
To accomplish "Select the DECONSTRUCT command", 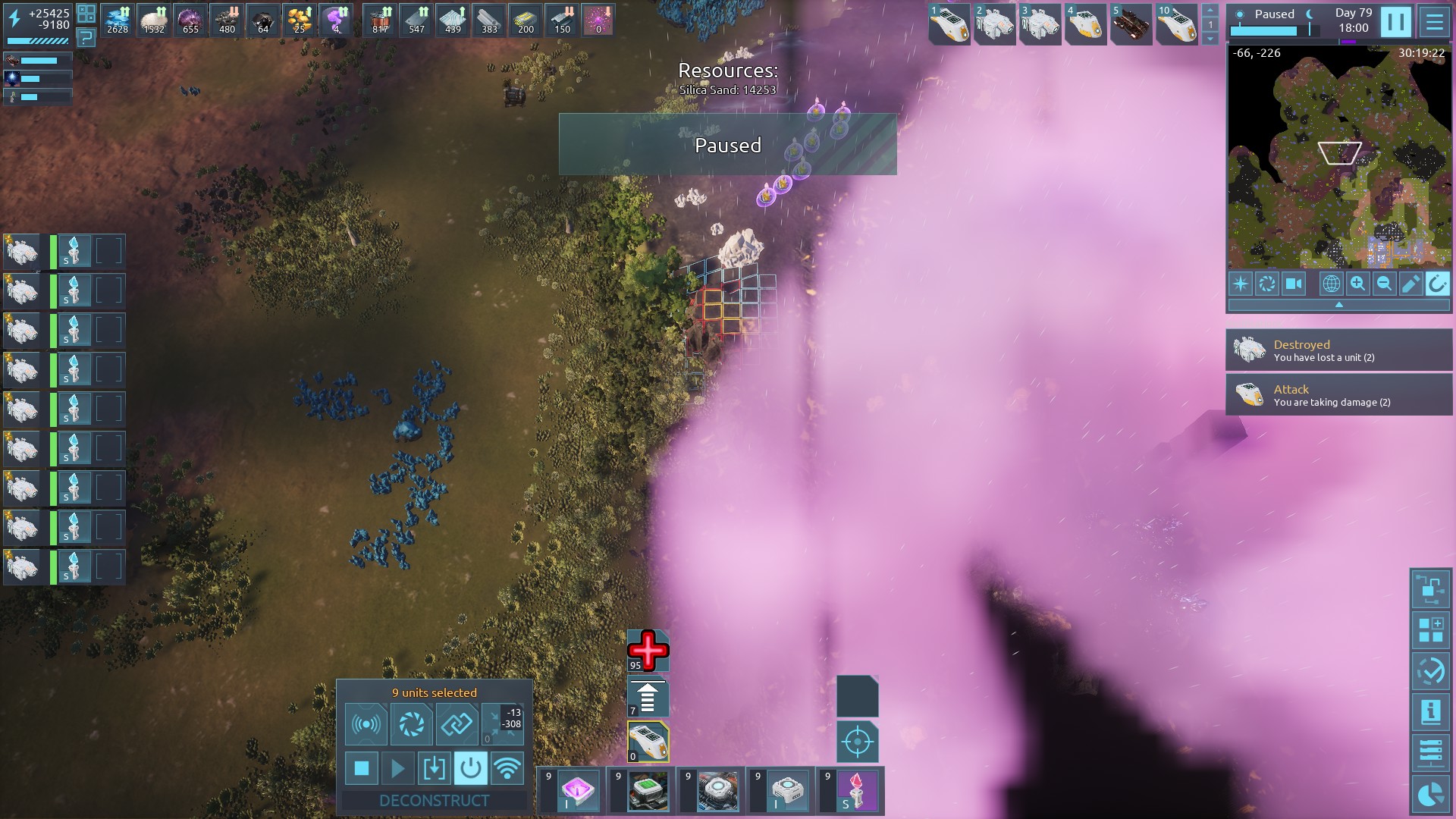I will [434, 800].
